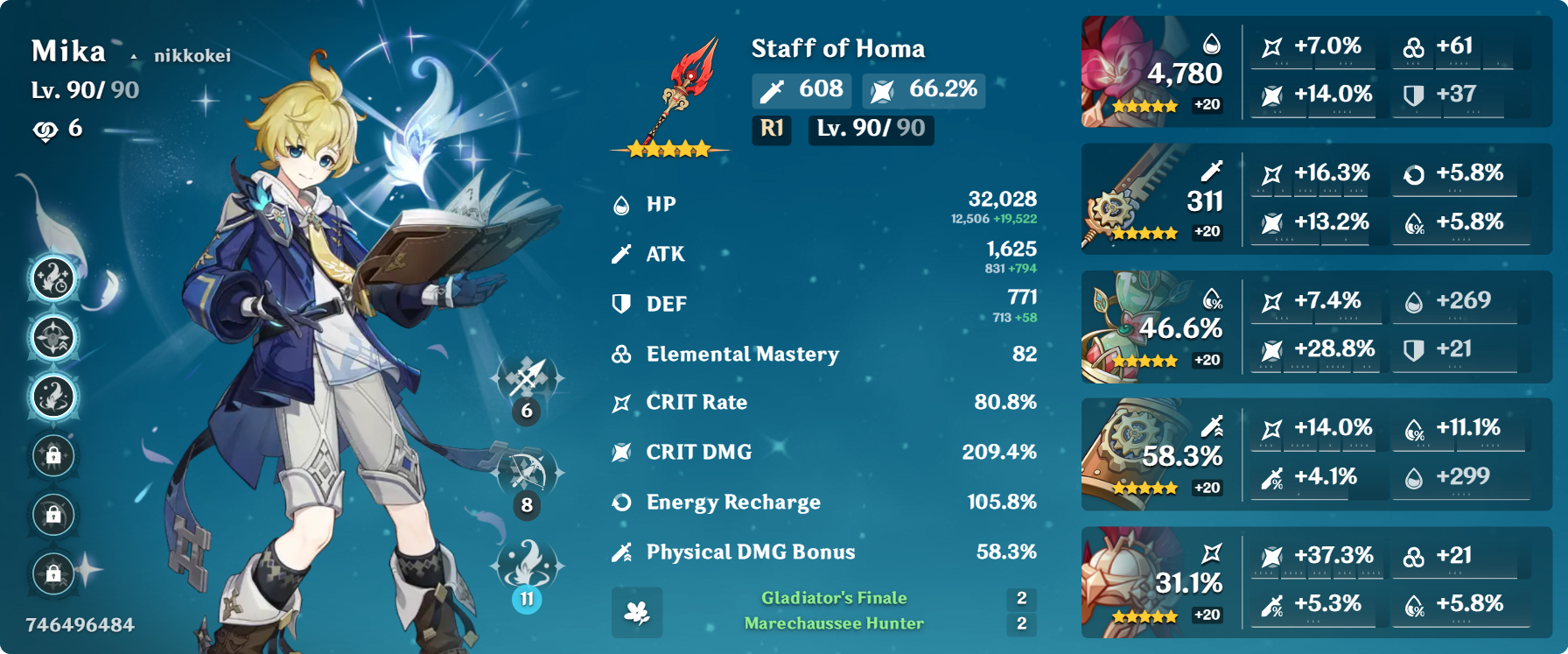Click the artifact set leaf icon near Gladiator's Finale
The height and width of the screenshot is (654, 1568).
coord(638,615)
